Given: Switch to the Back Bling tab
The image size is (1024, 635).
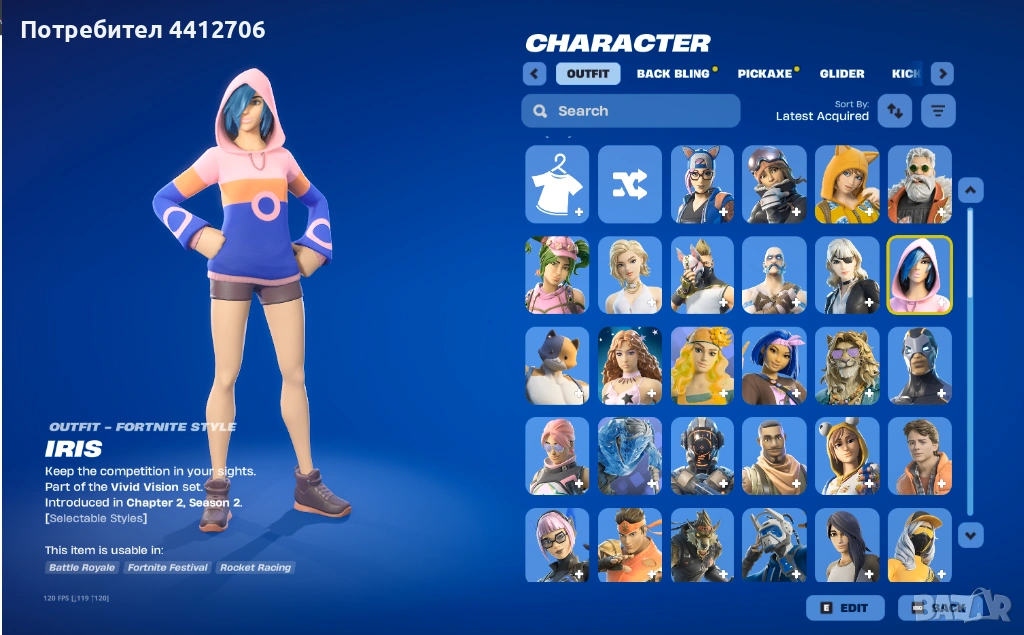Looking at the screenshot, I should coord(672,74).
